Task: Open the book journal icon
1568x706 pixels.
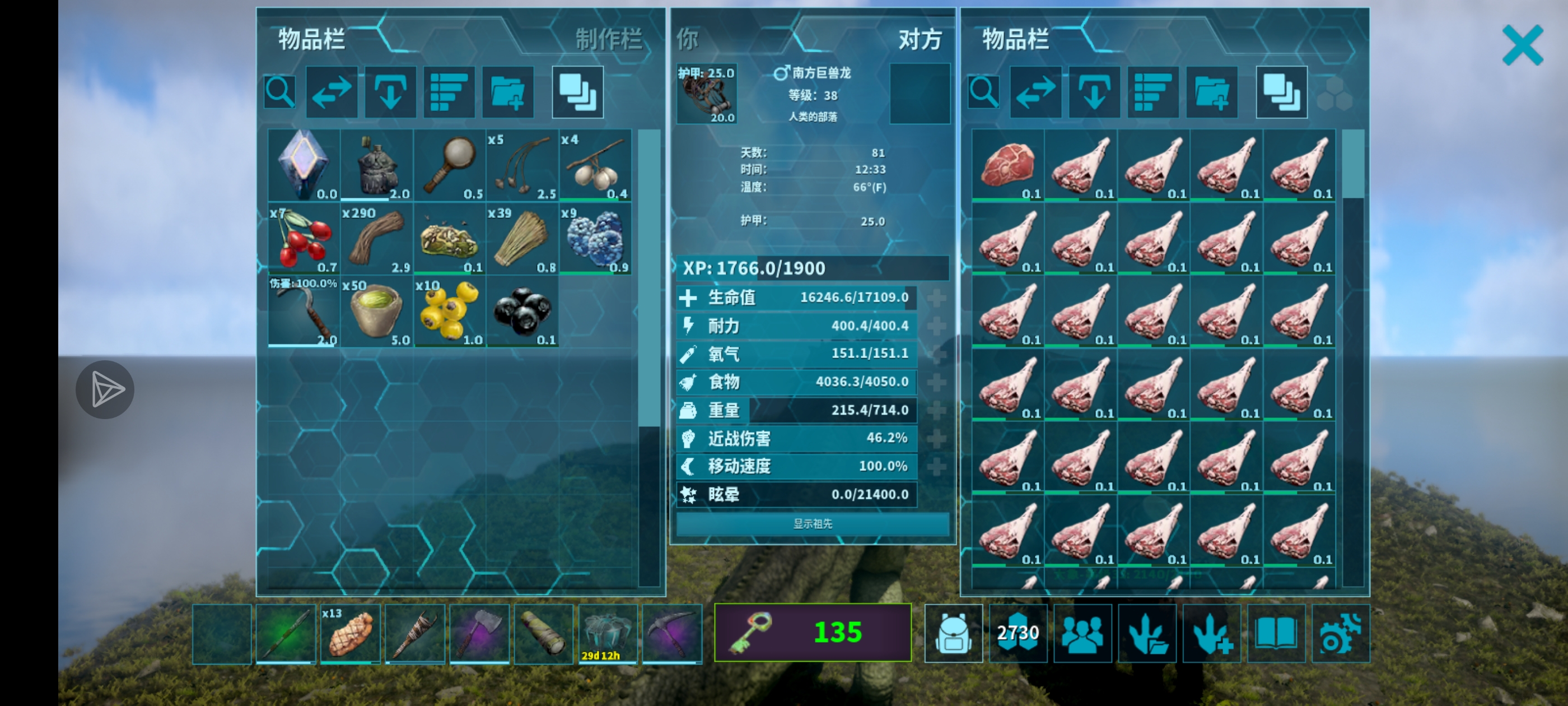Action: [x=1276, y=634]
